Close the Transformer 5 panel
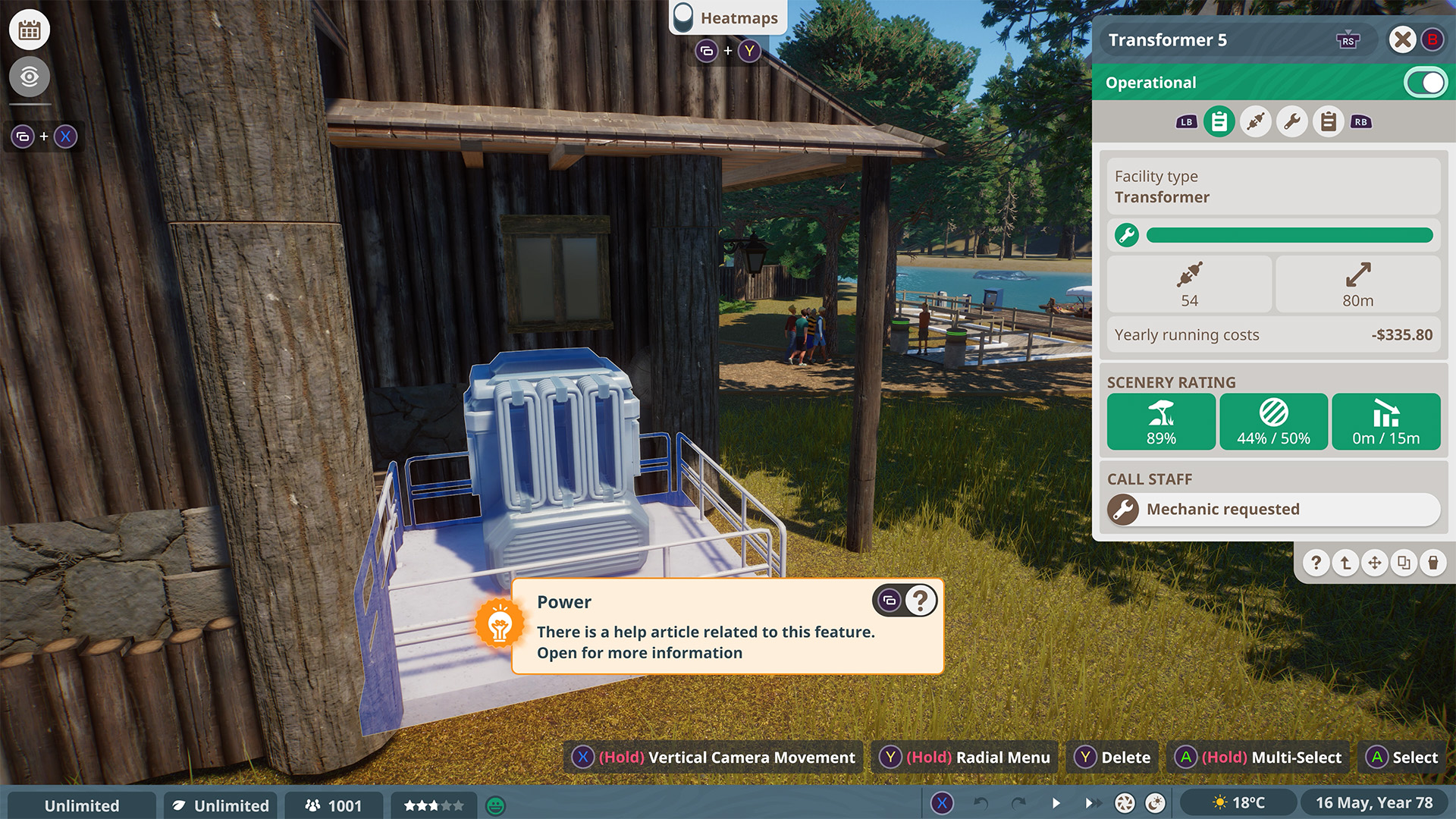1456x819 pixels. (1402, 39)
